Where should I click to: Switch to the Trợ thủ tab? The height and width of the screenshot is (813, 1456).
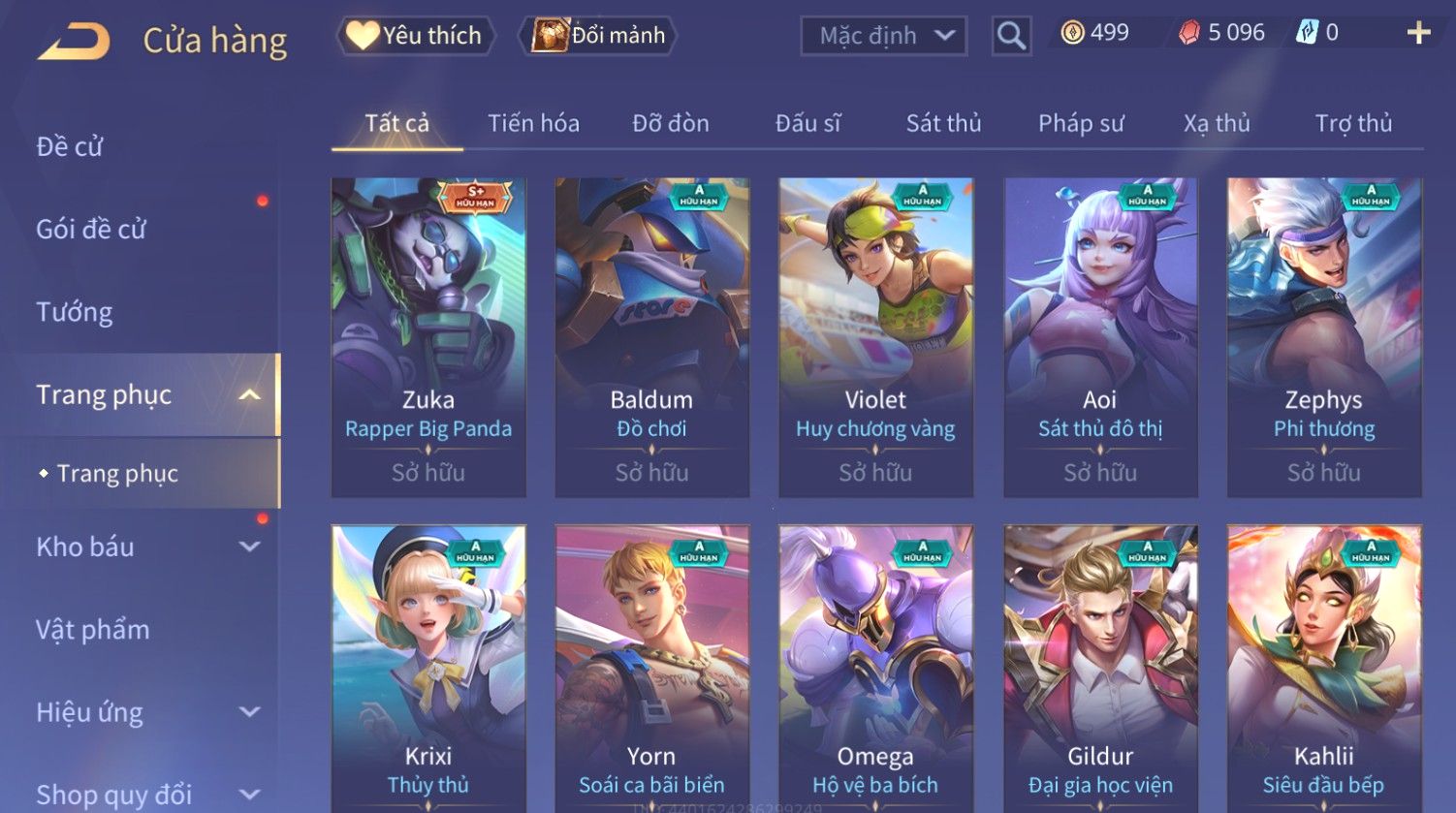coord(1353,123)
